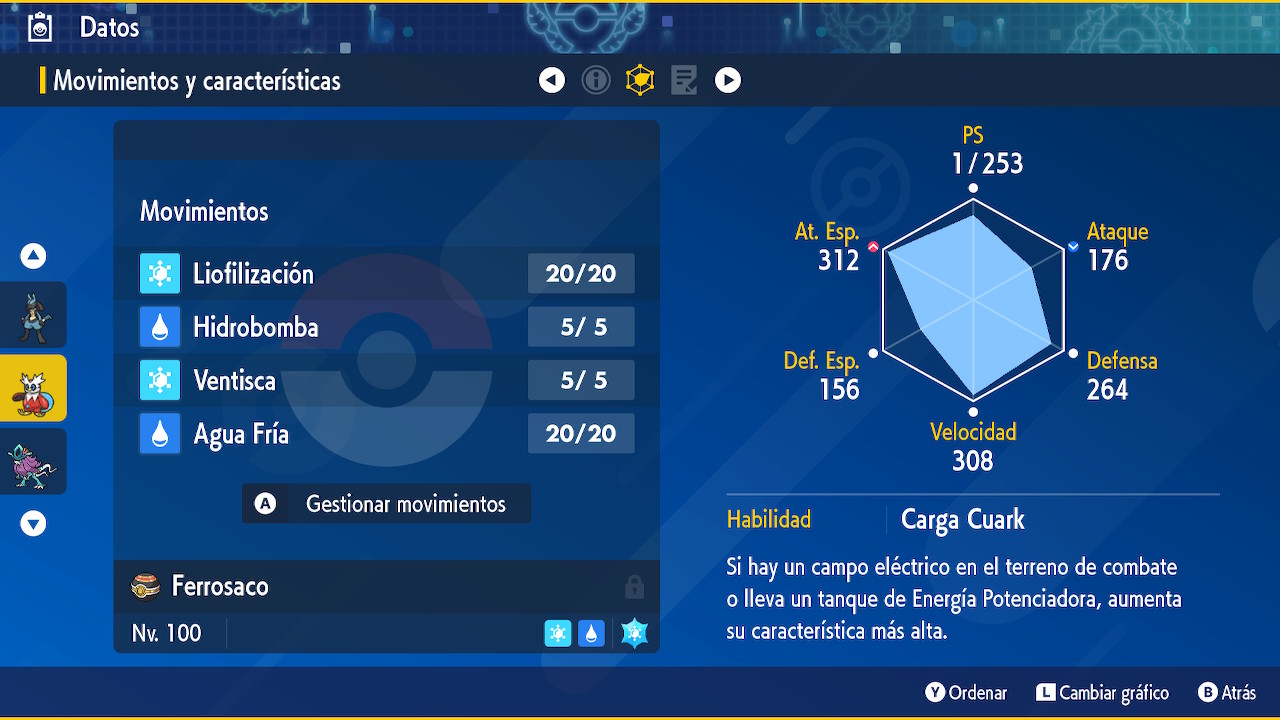This screenshot has height=720, width=1280.
Task: Open Gestionar movimientos
Action: 386,504
